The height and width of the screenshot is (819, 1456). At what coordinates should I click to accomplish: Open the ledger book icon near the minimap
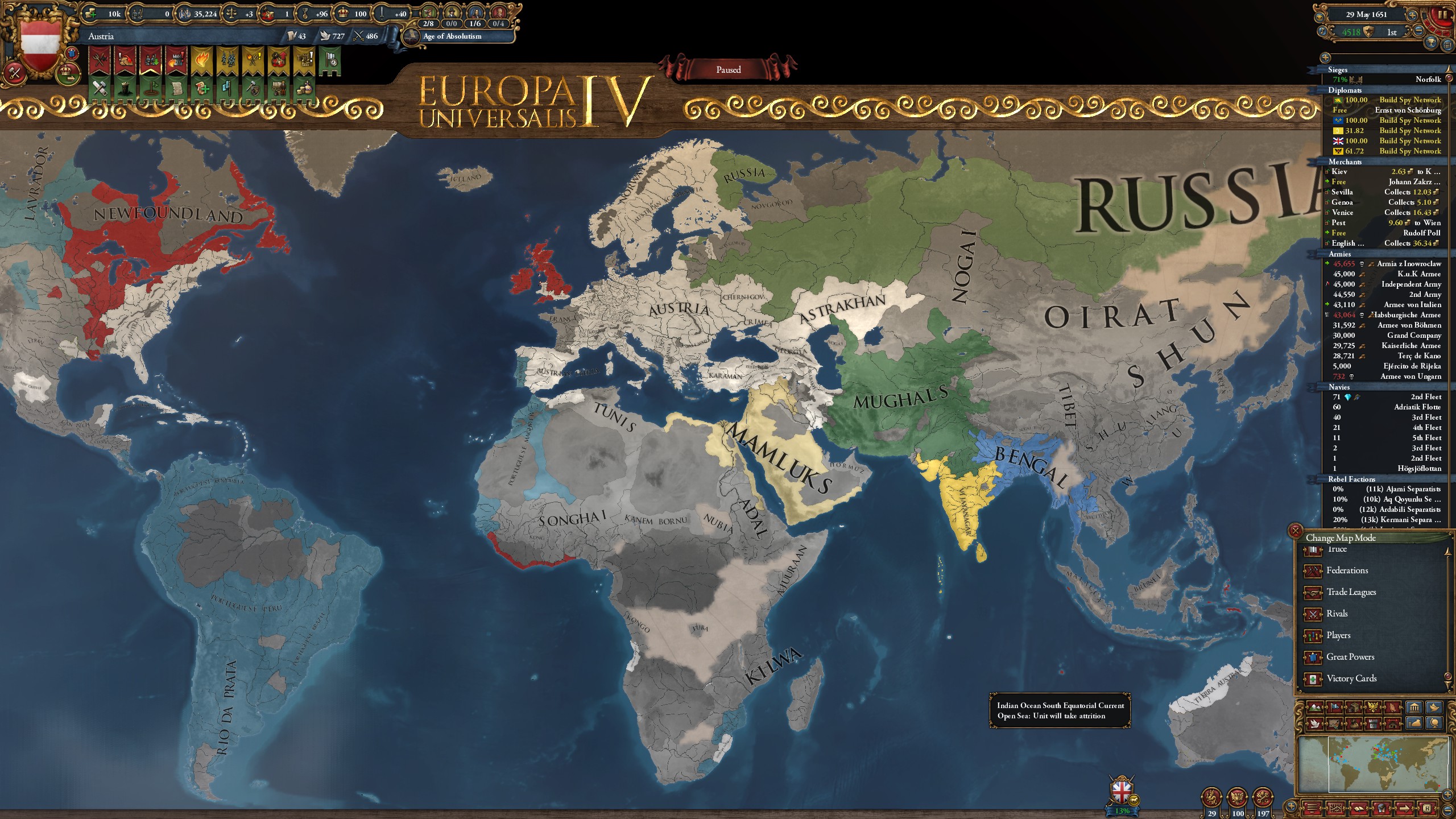(x=1358, y=808)
